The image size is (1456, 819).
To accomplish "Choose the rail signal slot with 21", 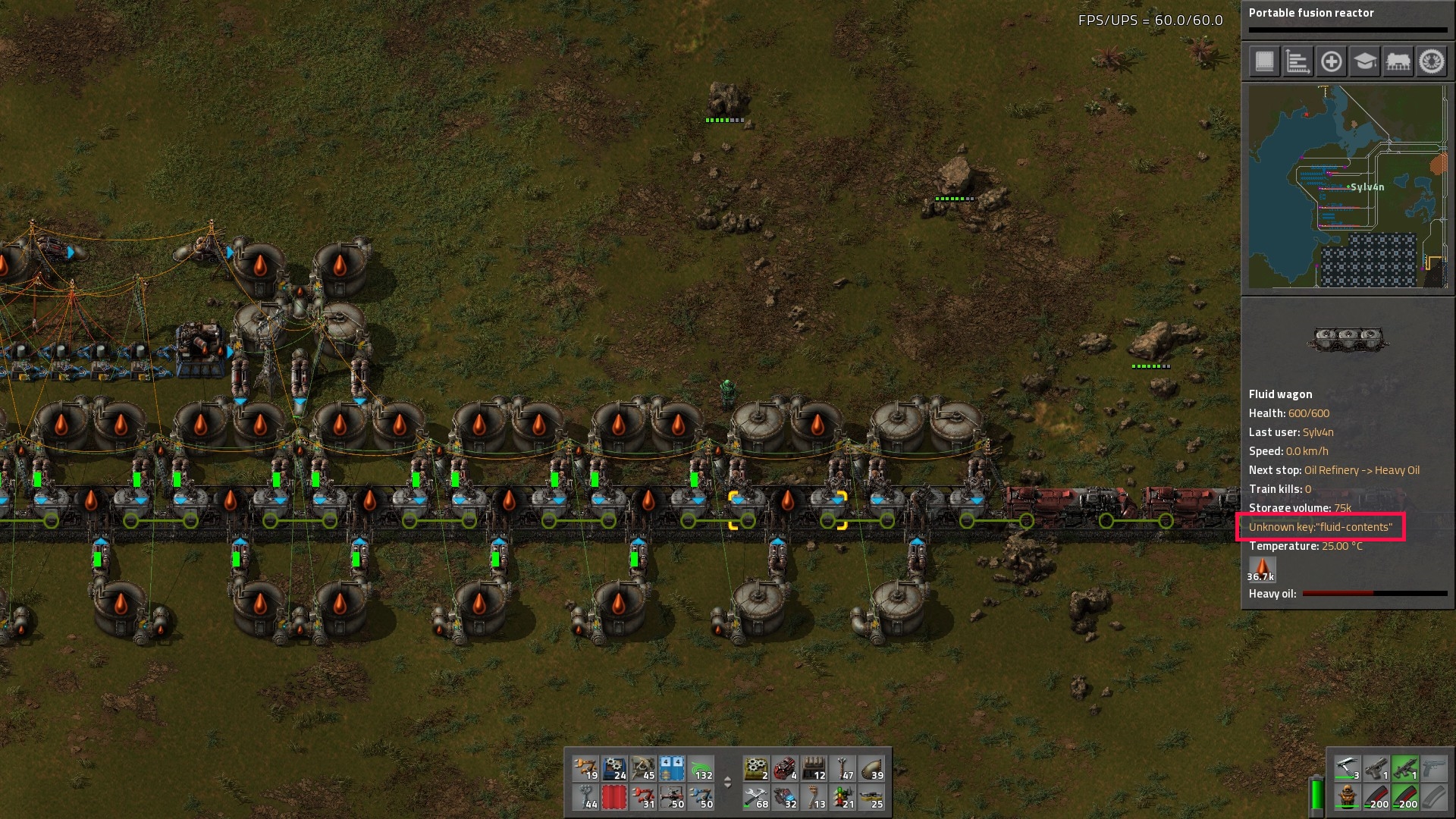I will point(843,797).
